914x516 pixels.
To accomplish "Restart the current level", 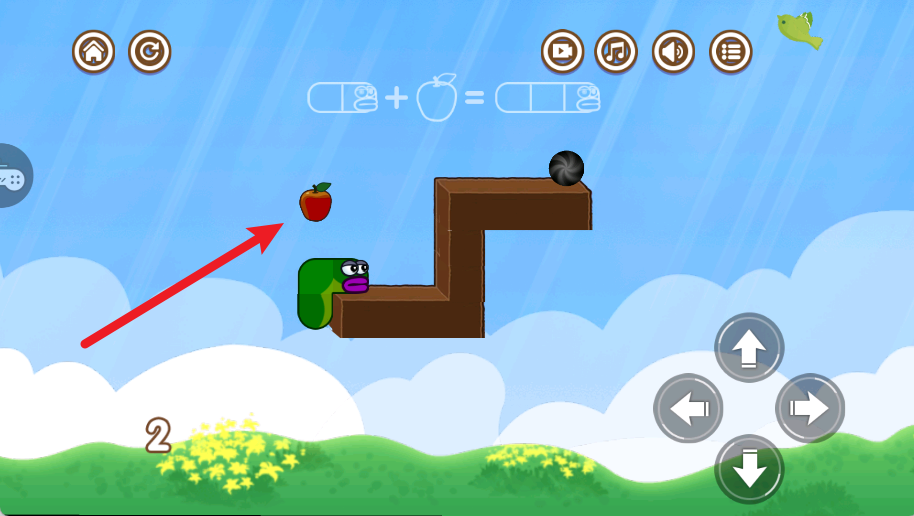I will pos(150,51).
